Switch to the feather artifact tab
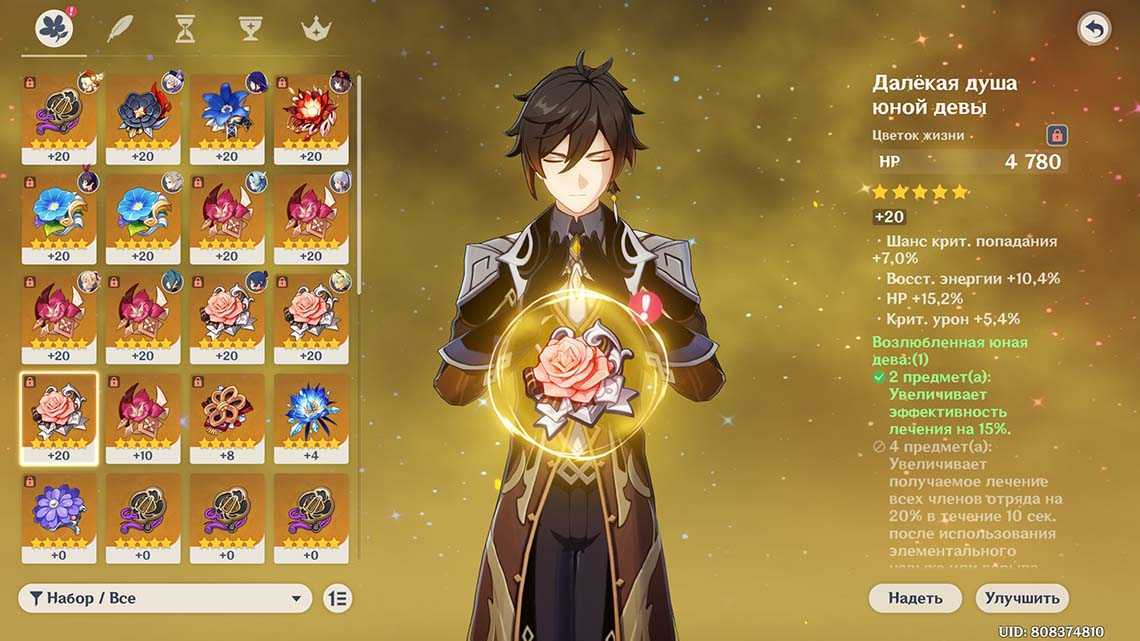The width and height of the screenshot is (1140, 641). pyautogui.click(x=120, y=28)
